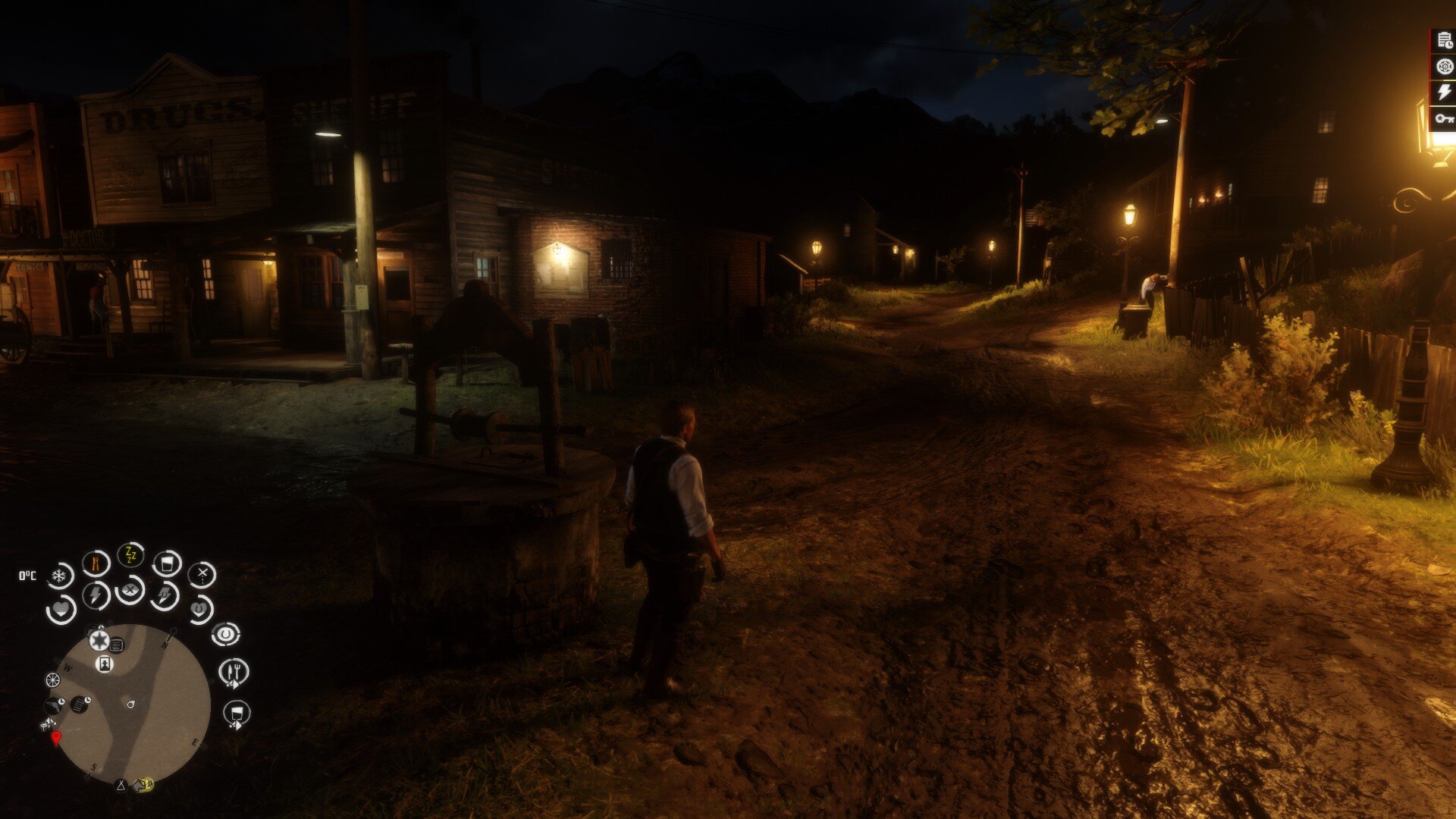Click the orange hunger cutlery core
1456x819 pixels.
coord(96,563)
